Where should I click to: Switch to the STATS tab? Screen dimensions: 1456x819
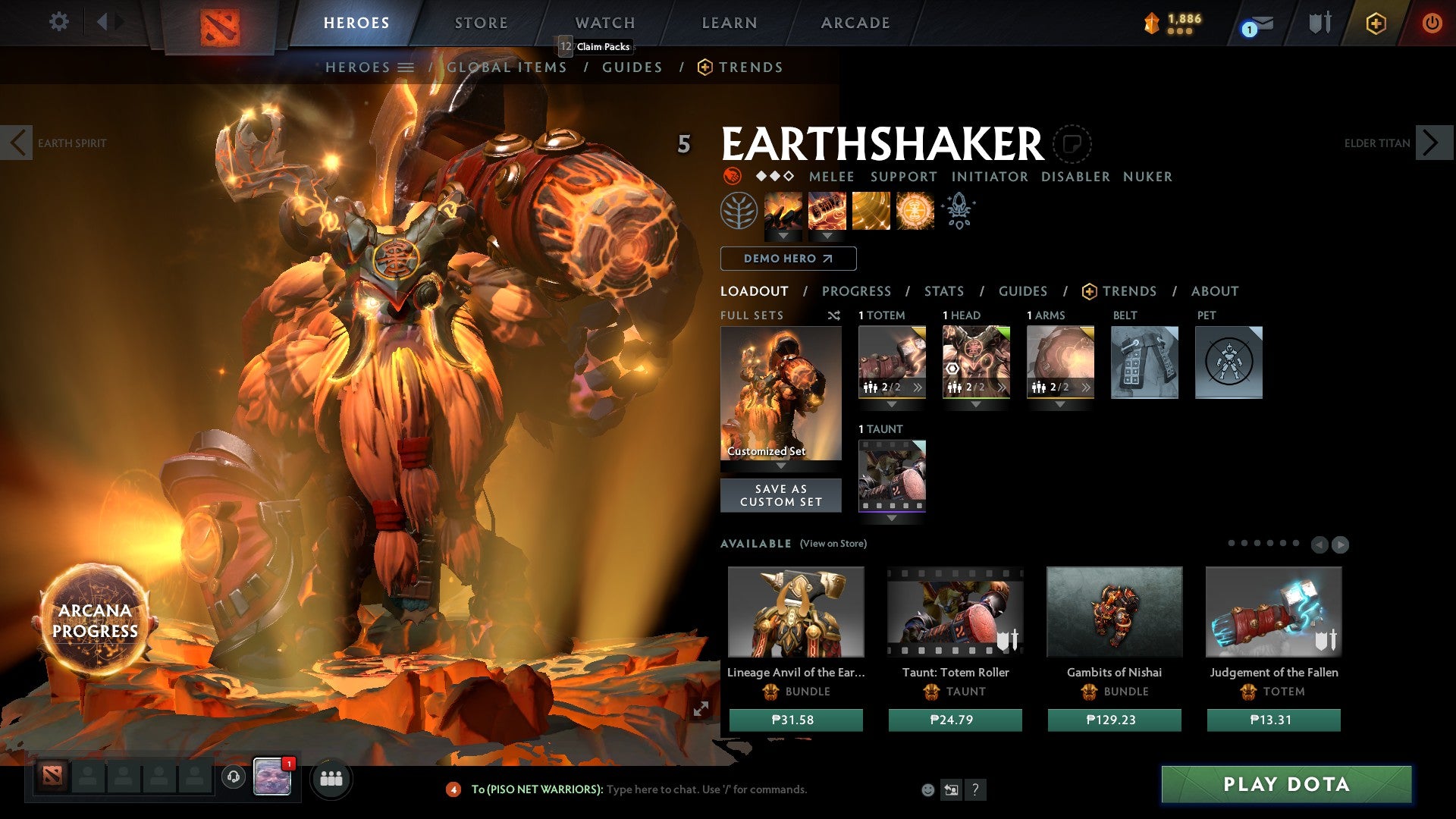coord(943,290)
